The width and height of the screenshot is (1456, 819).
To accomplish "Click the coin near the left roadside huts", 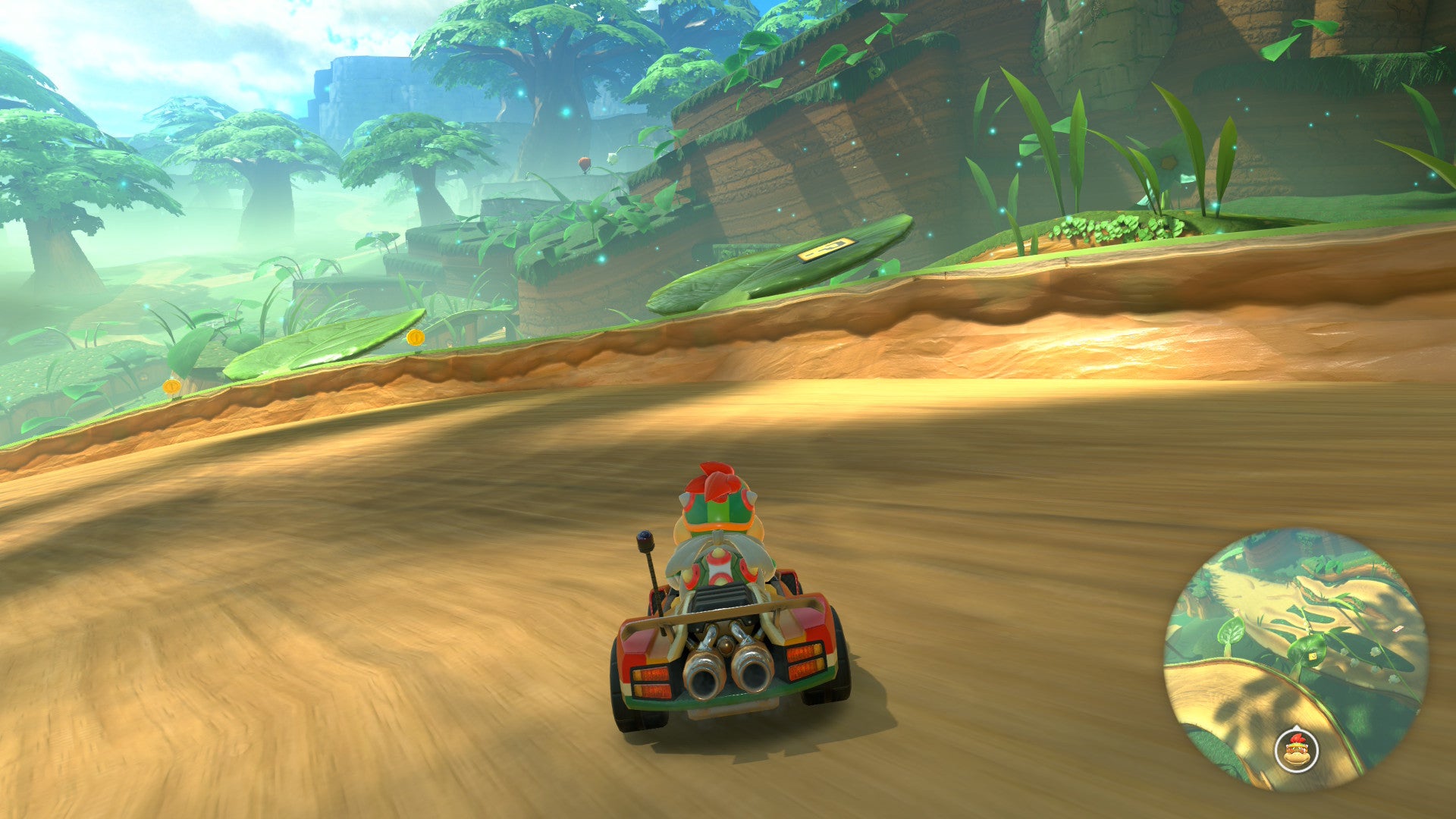I will click(172, 388).
